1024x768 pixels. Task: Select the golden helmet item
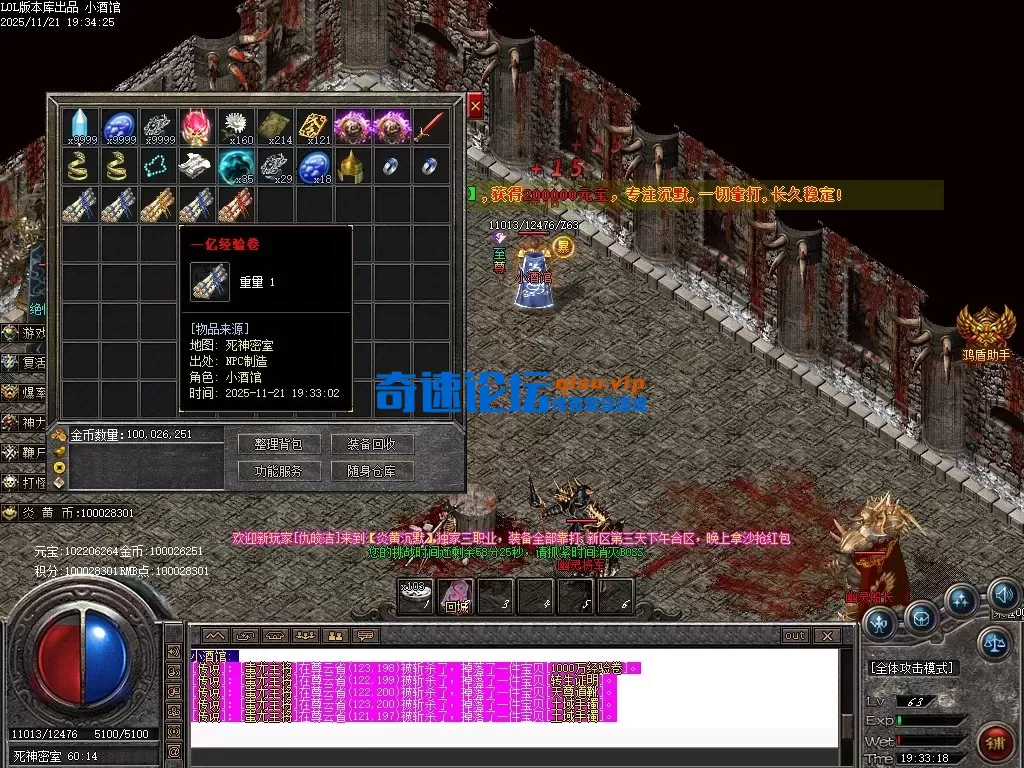[352, 166]
